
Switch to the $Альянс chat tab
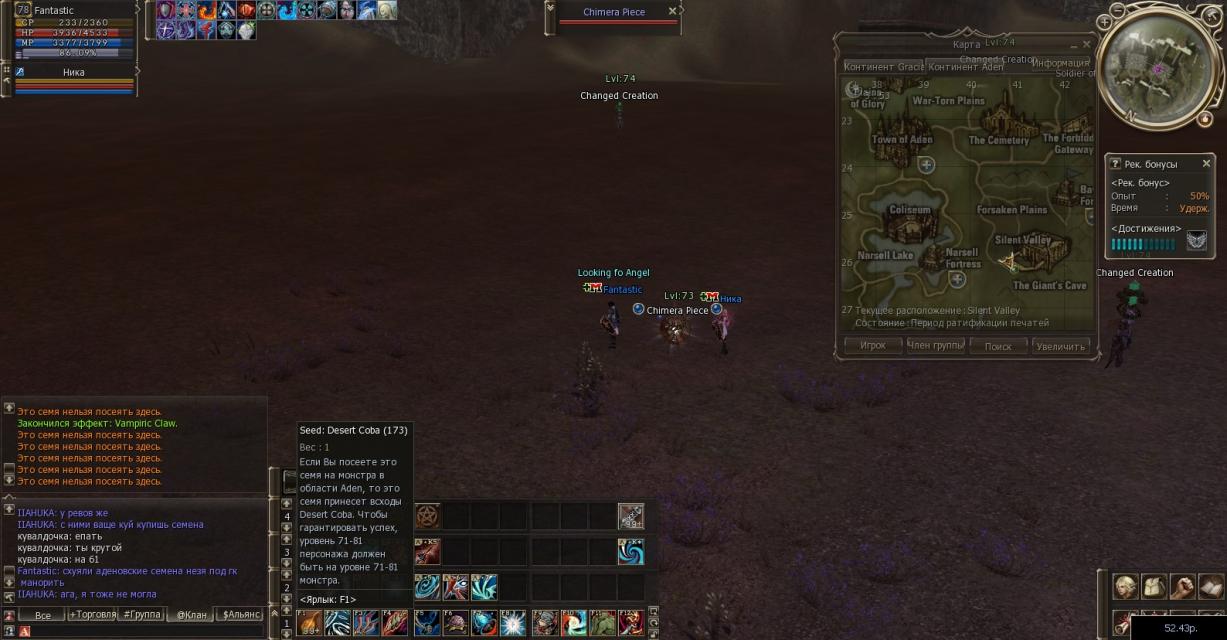pos(240,615)
